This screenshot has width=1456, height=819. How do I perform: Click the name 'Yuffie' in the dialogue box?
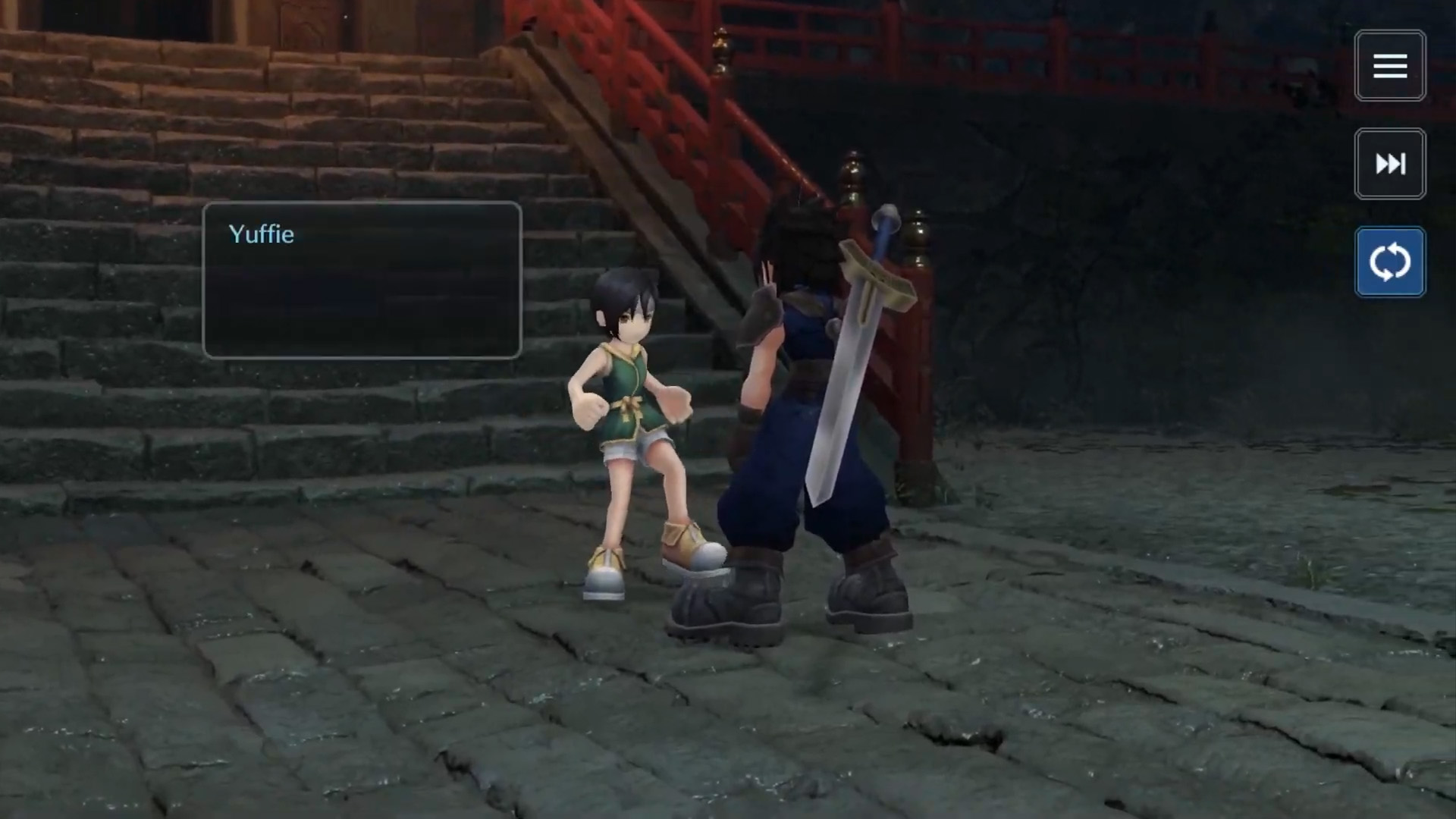[x=261, y=235]
